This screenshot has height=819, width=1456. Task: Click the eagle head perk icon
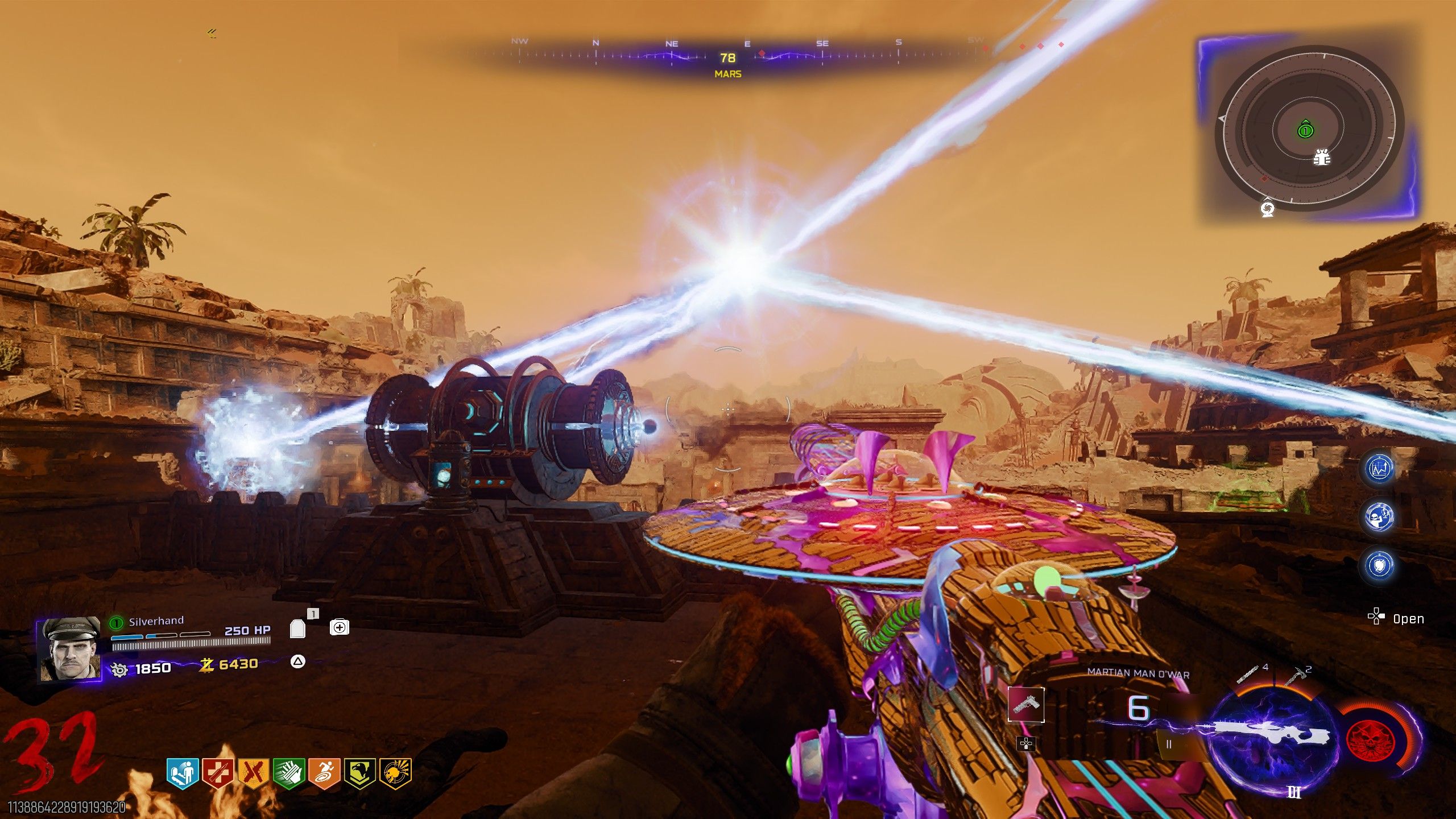(359, 773)
